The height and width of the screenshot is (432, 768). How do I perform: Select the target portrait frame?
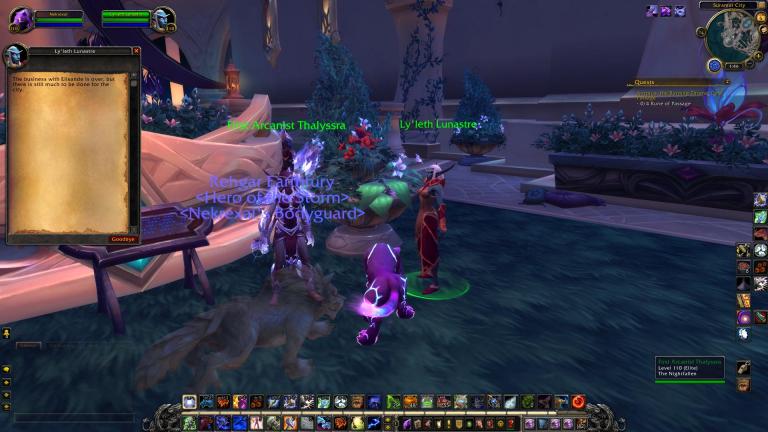click(163, 19)
